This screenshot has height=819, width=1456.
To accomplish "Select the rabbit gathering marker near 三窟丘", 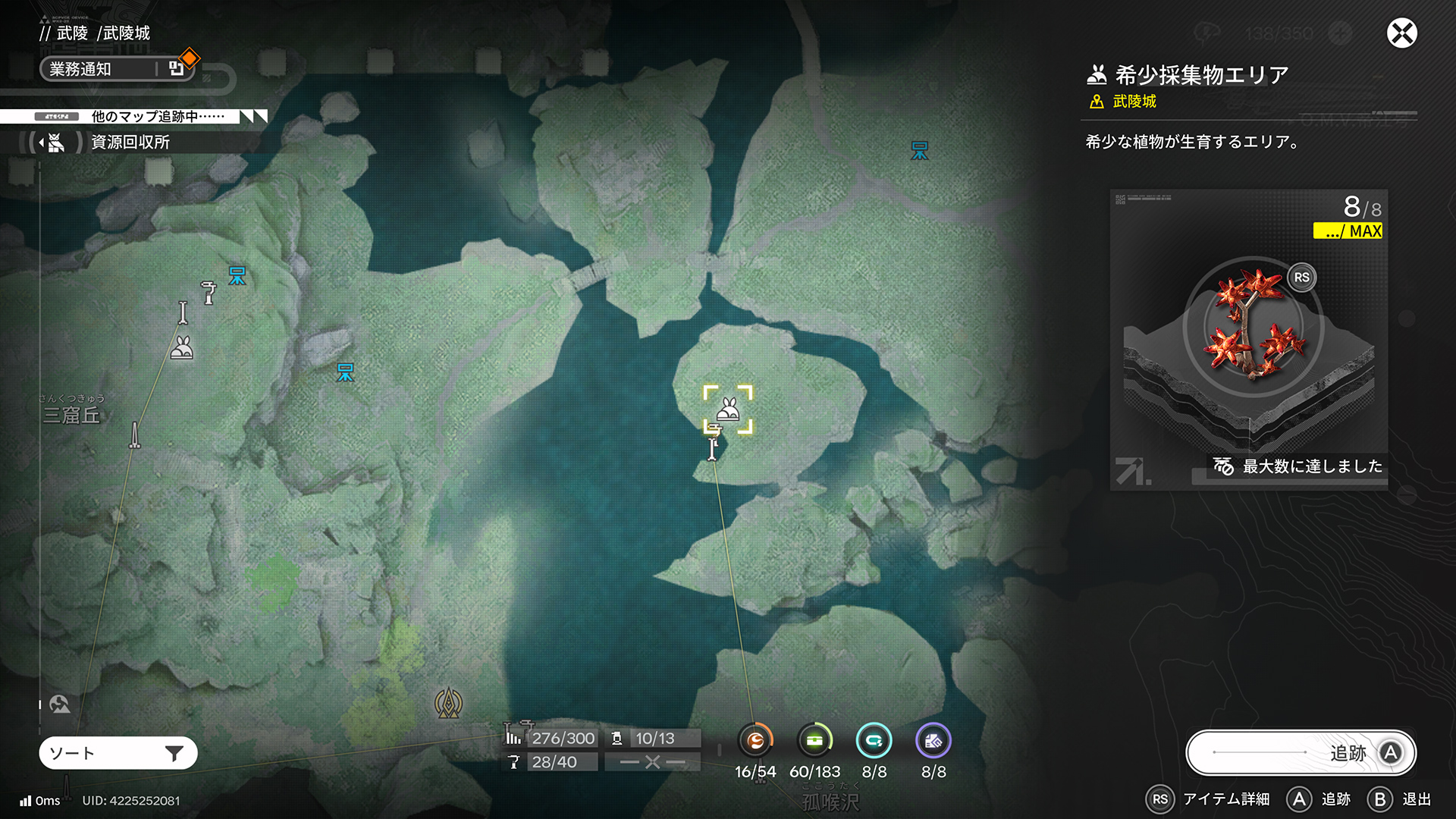I will click(x=182, y=348).
